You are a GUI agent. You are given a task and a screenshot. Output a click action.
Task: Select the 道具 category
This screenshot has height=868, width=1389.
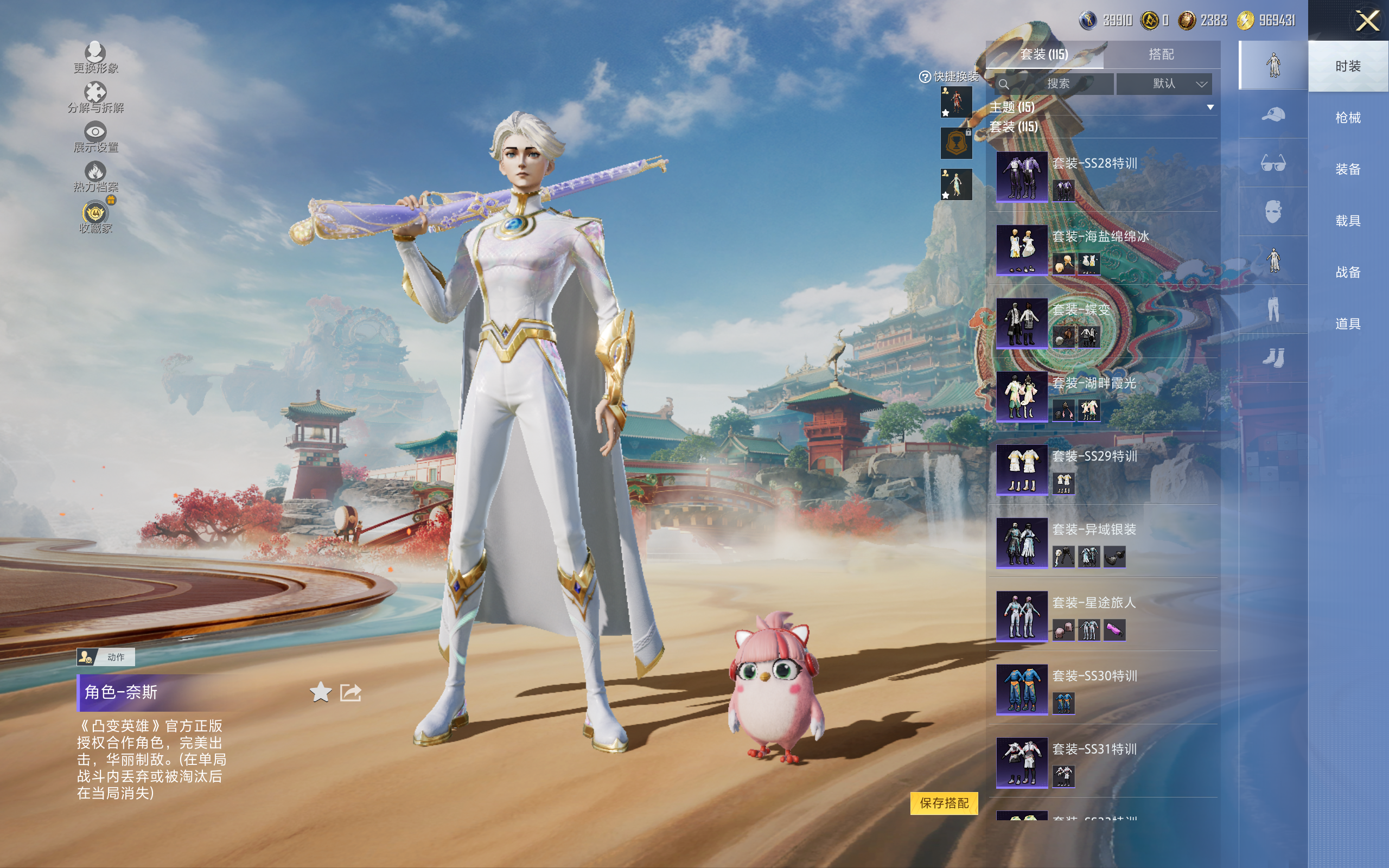1347,324
